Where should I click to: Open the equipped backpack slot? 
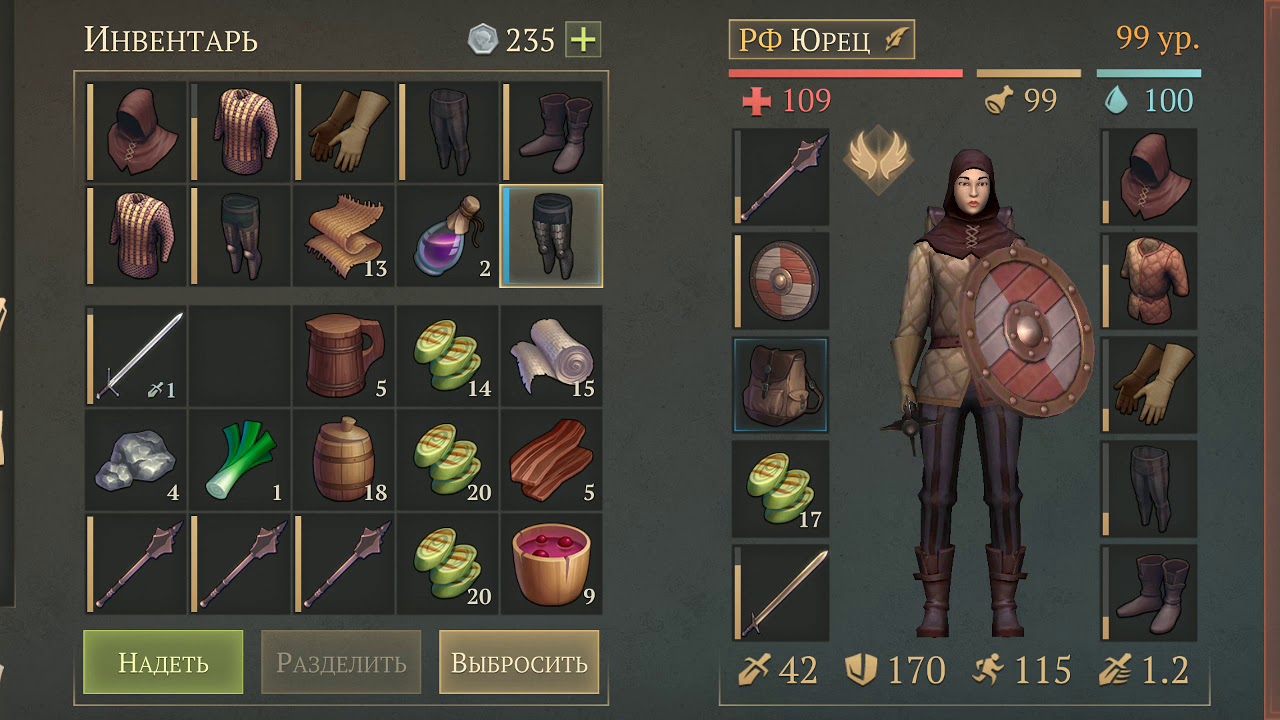(781, 385)
